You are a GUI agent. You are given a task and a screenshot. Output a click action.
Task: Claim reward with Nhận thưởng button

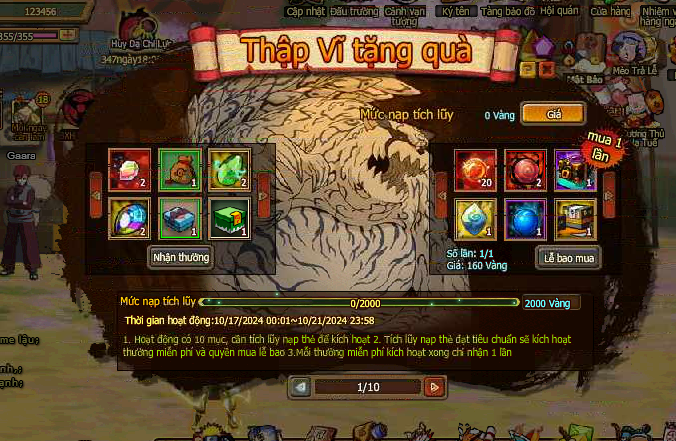[x=181, y=257]
